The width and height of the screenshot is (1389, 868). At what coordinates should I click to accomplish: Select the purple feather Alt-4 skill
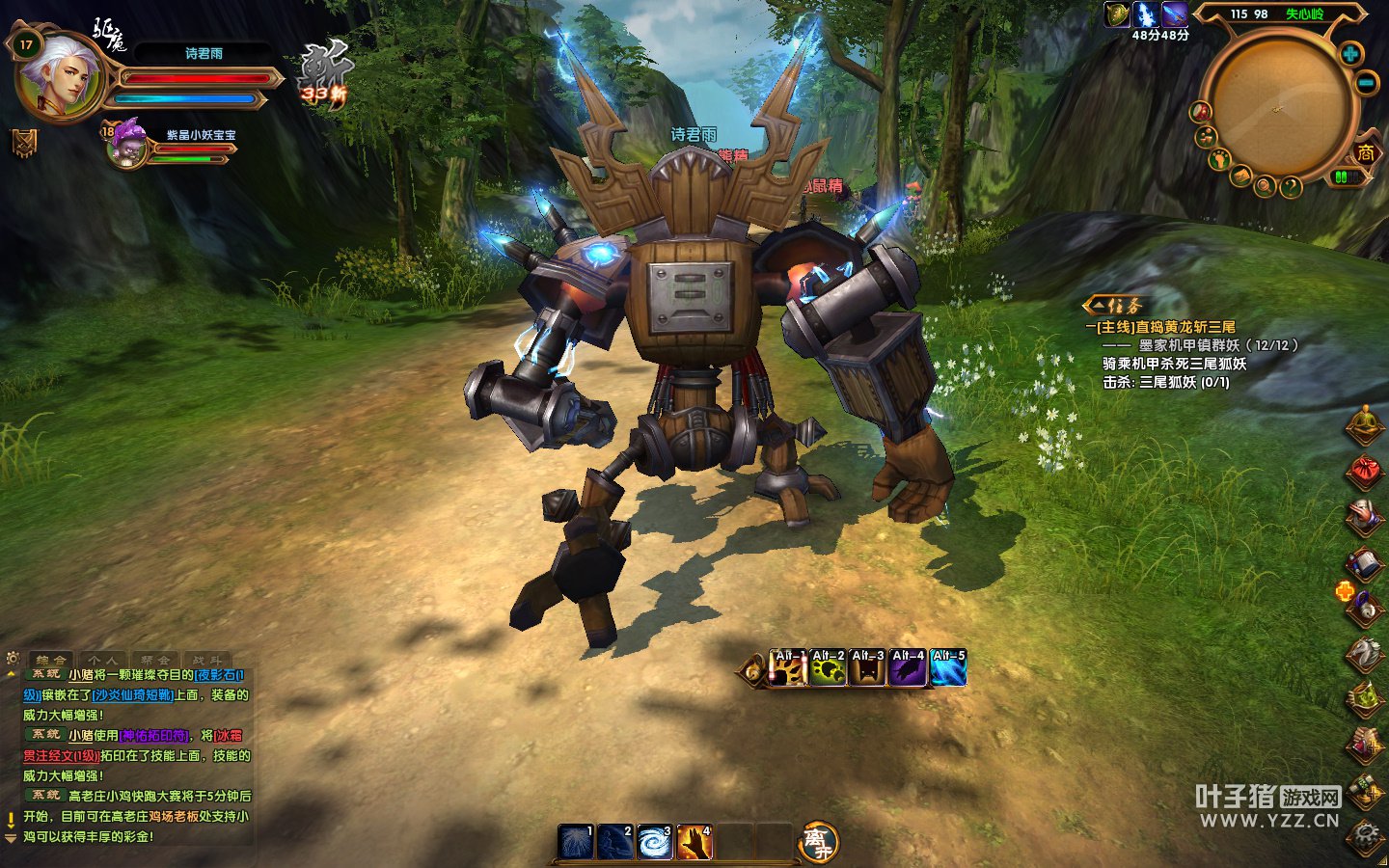(x=908, y=667)
